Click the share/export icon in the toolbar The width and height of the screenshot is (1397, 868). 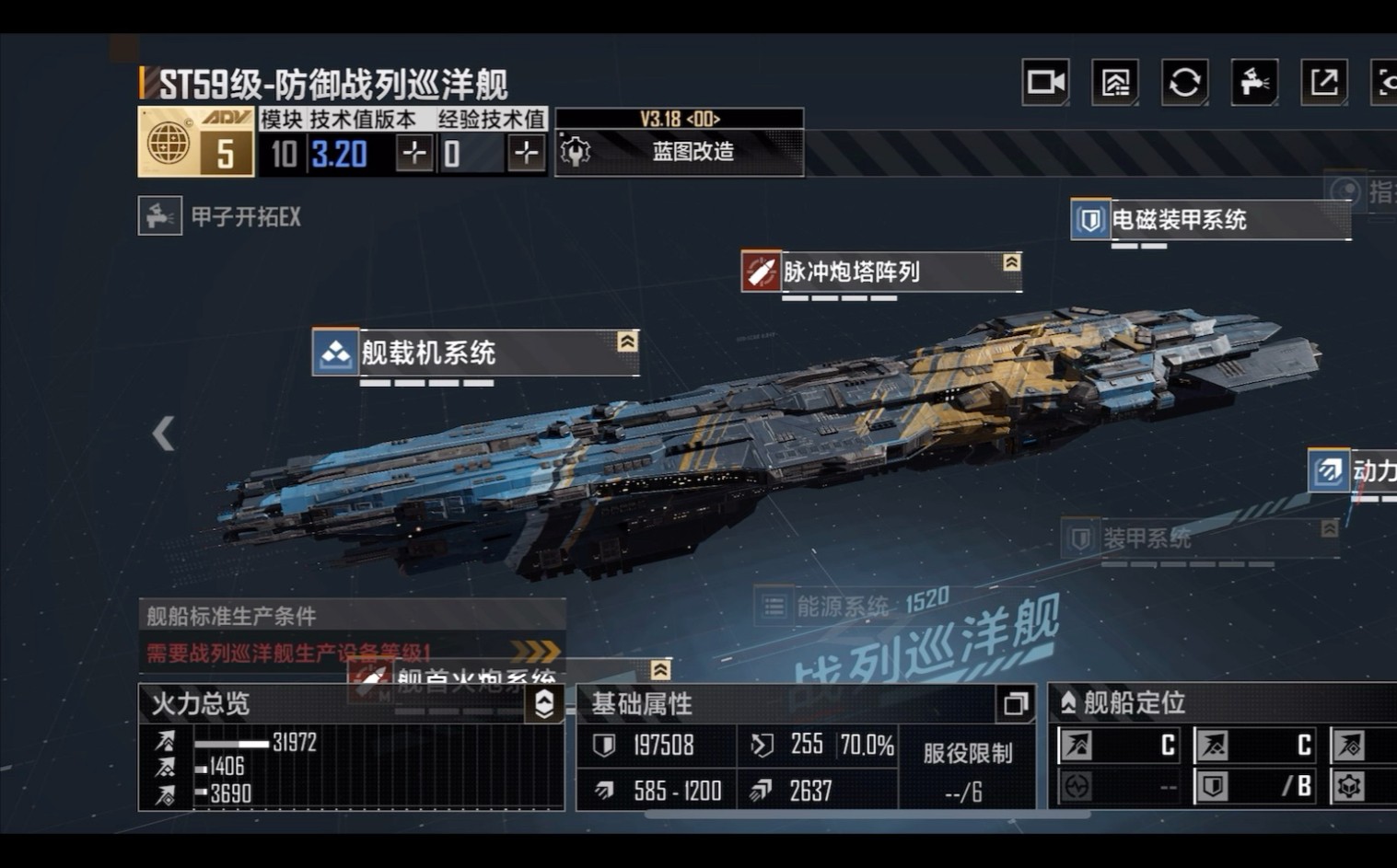1323,82
